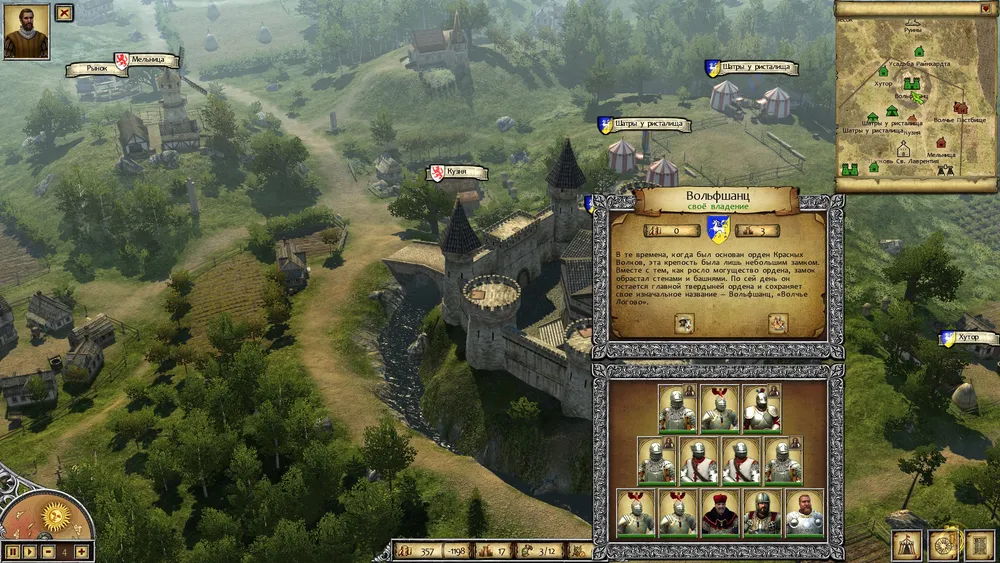This screenshot has width=1000, height=563.
Task: Click the left icon button under Вольфшанц description
Action: [684, 322]
